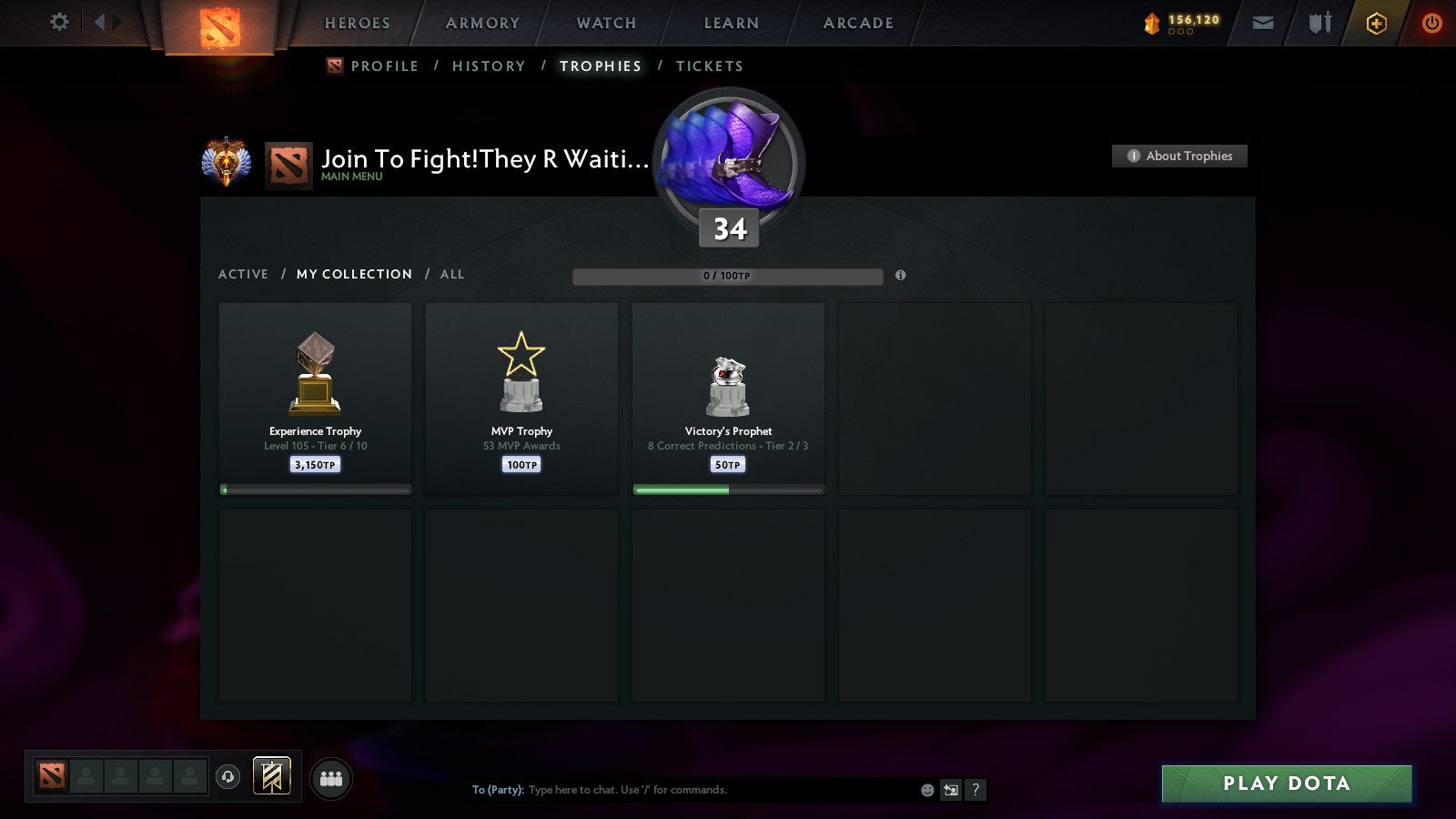
Task: Open the mail inbox icon
Action: (x=1263, y=23)
